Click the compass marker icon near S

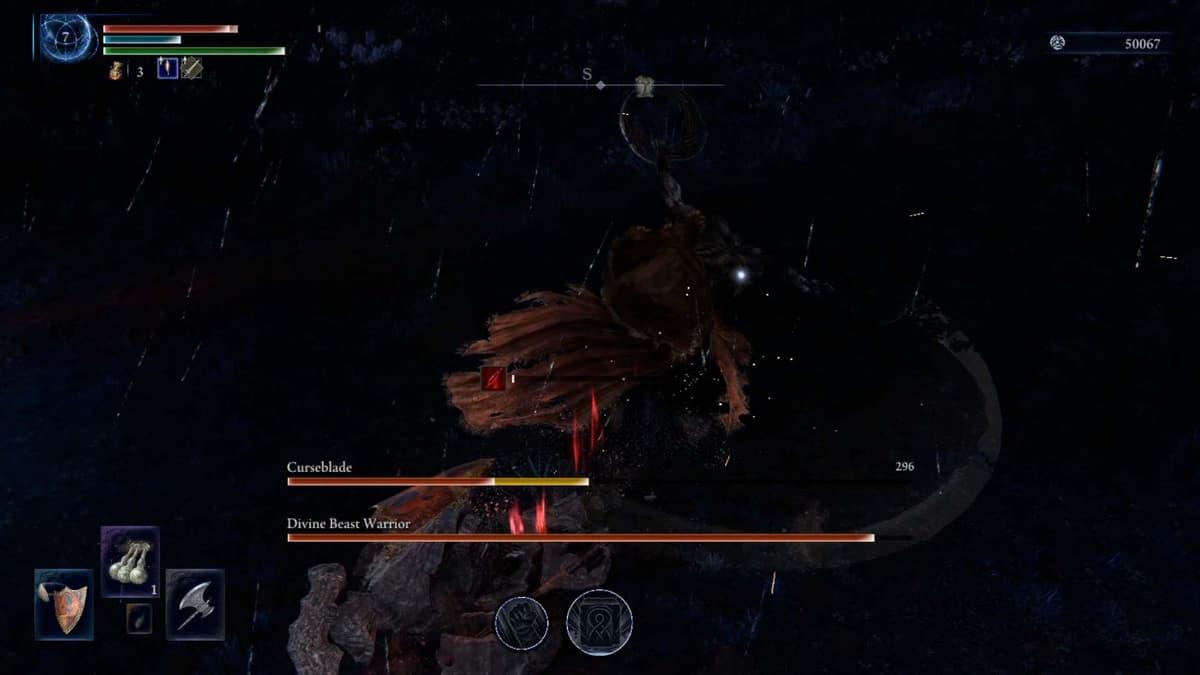[646, 87]
